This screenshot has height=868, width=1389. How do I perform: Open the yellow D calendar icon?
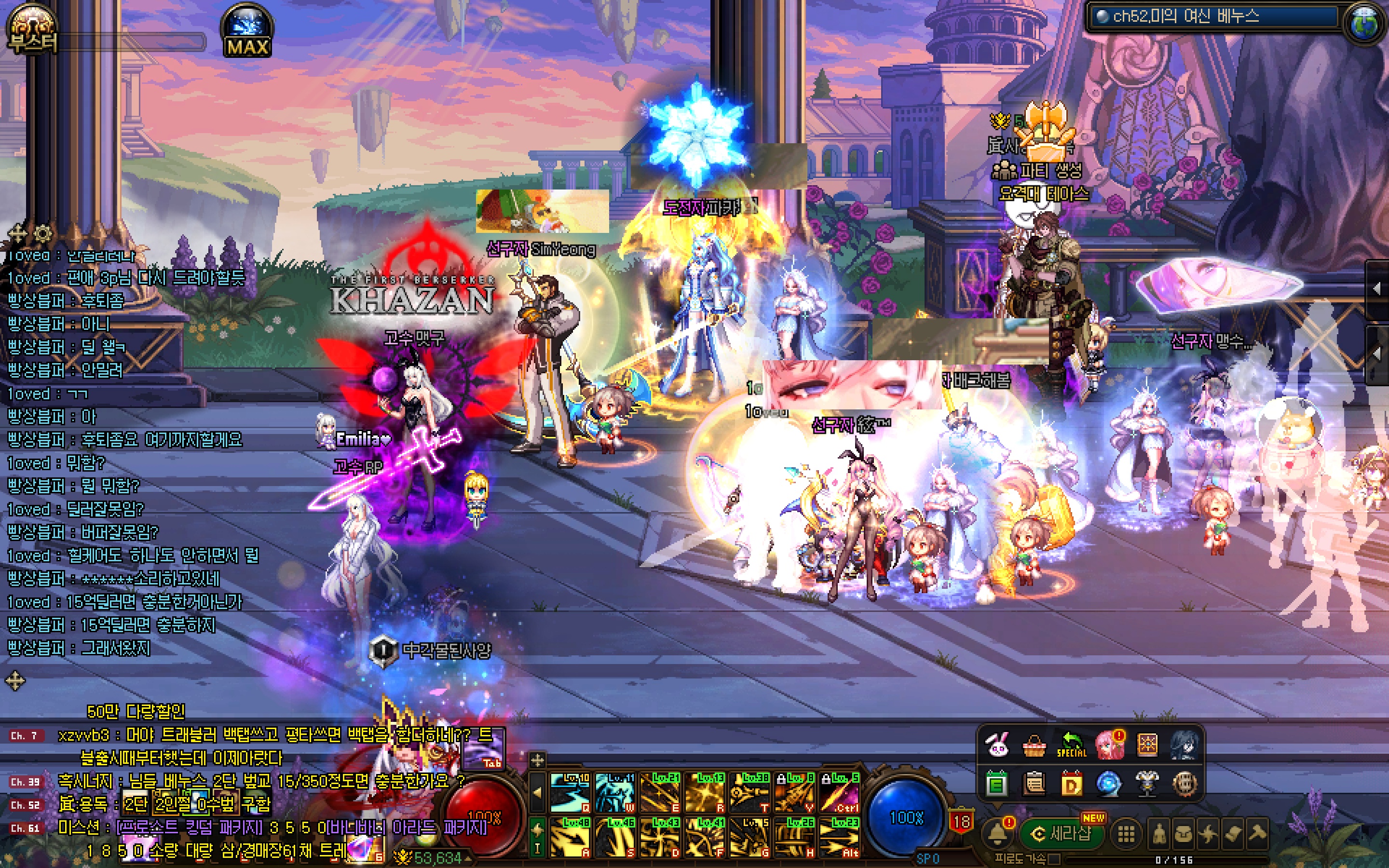1072,783
